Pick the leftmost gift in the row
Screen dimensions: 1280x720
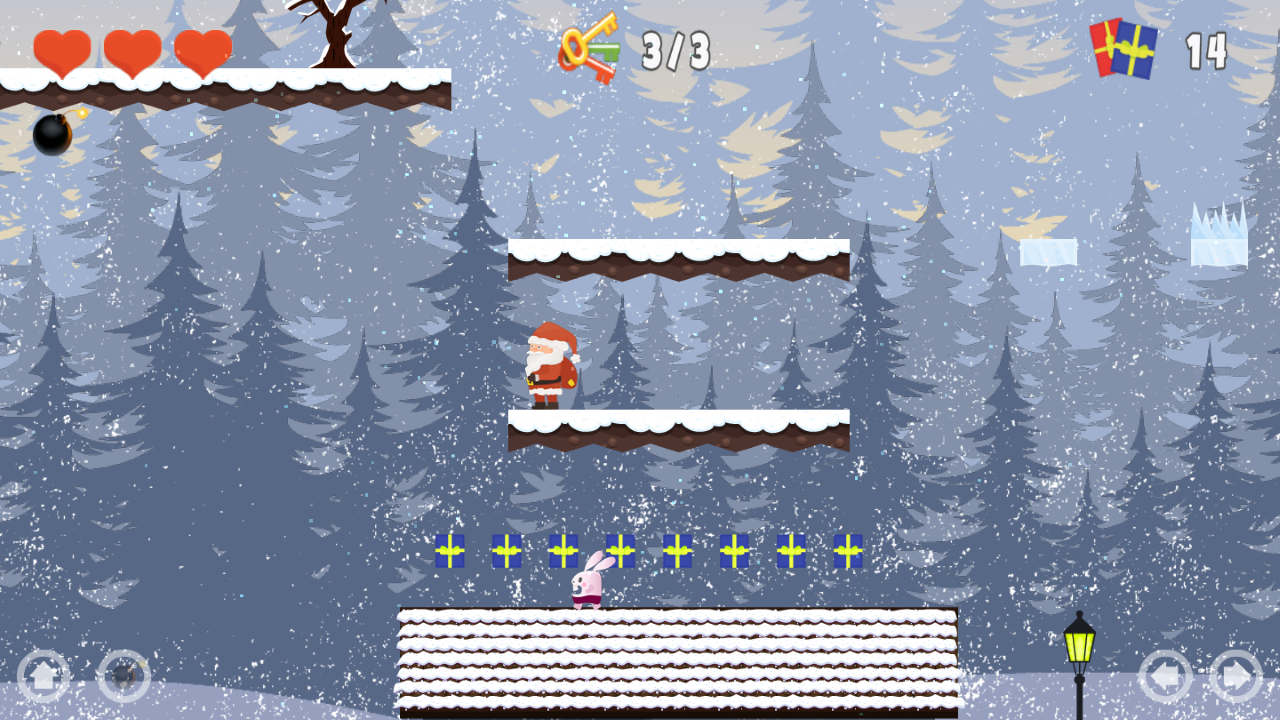click(x=449, y=551)
